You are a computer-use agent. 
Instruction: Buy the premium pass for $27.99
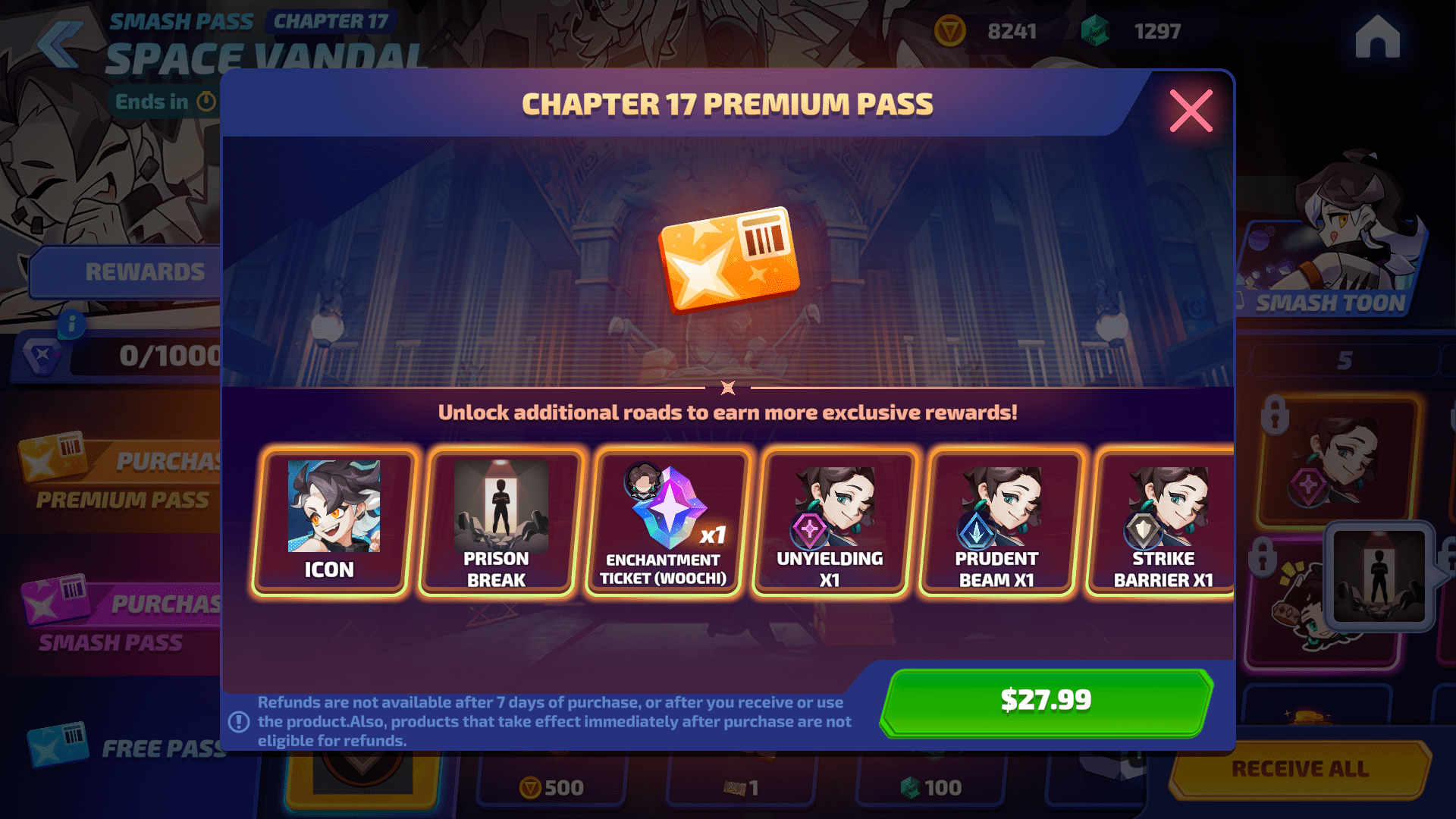point(1046,701)
